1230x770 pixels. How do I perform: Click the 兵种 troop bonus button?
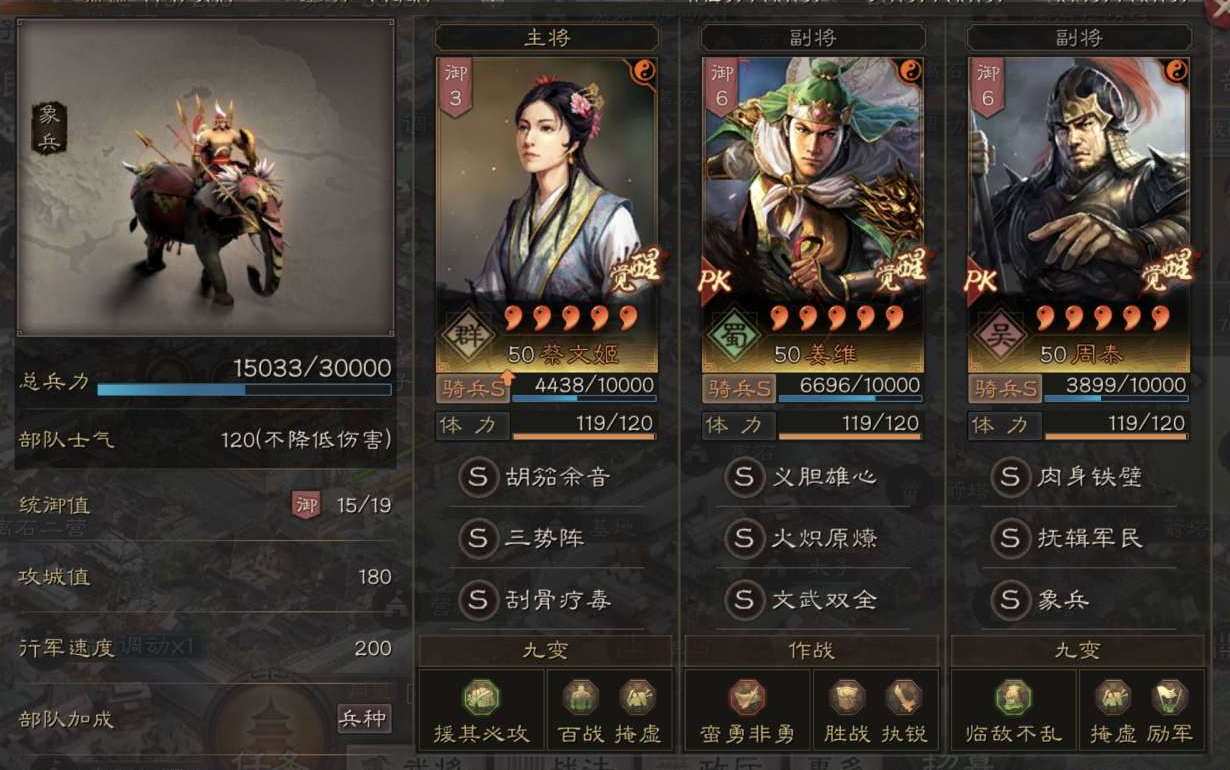(363, 718)
